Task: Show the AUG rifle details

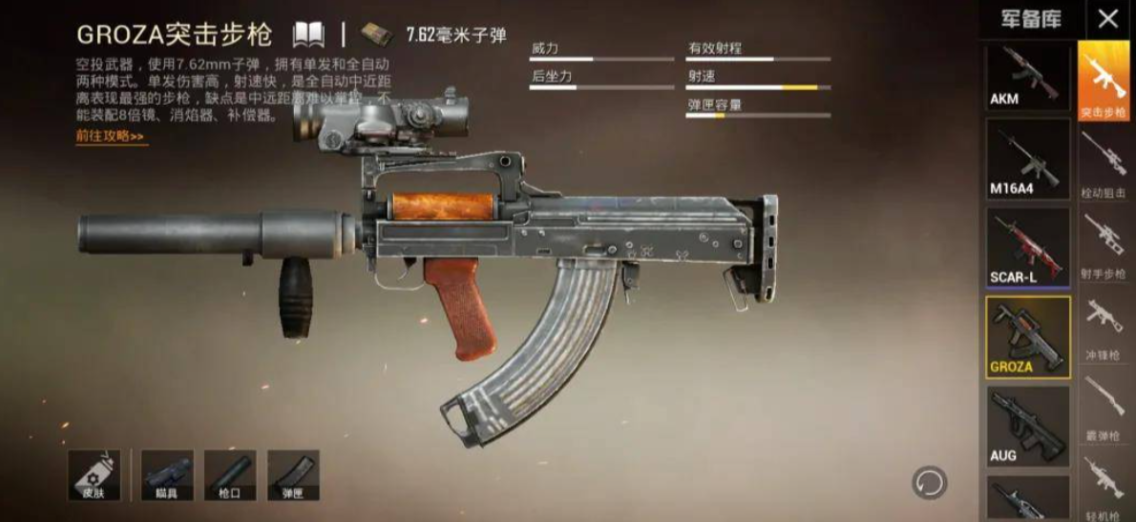Action: [1028, 426]
